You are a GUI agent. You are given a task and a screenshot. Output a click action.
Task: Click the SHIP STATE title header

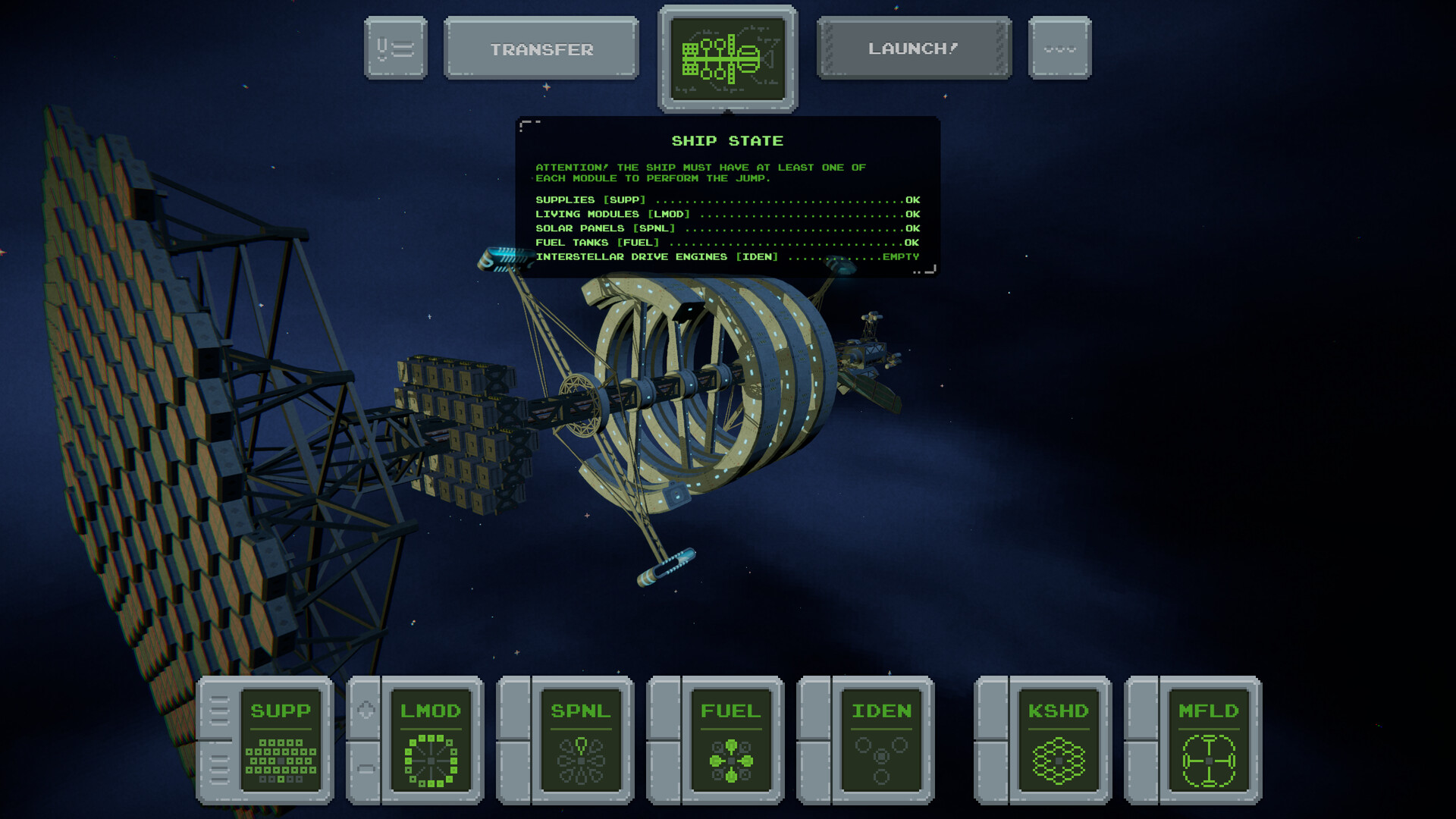[727, 140]
